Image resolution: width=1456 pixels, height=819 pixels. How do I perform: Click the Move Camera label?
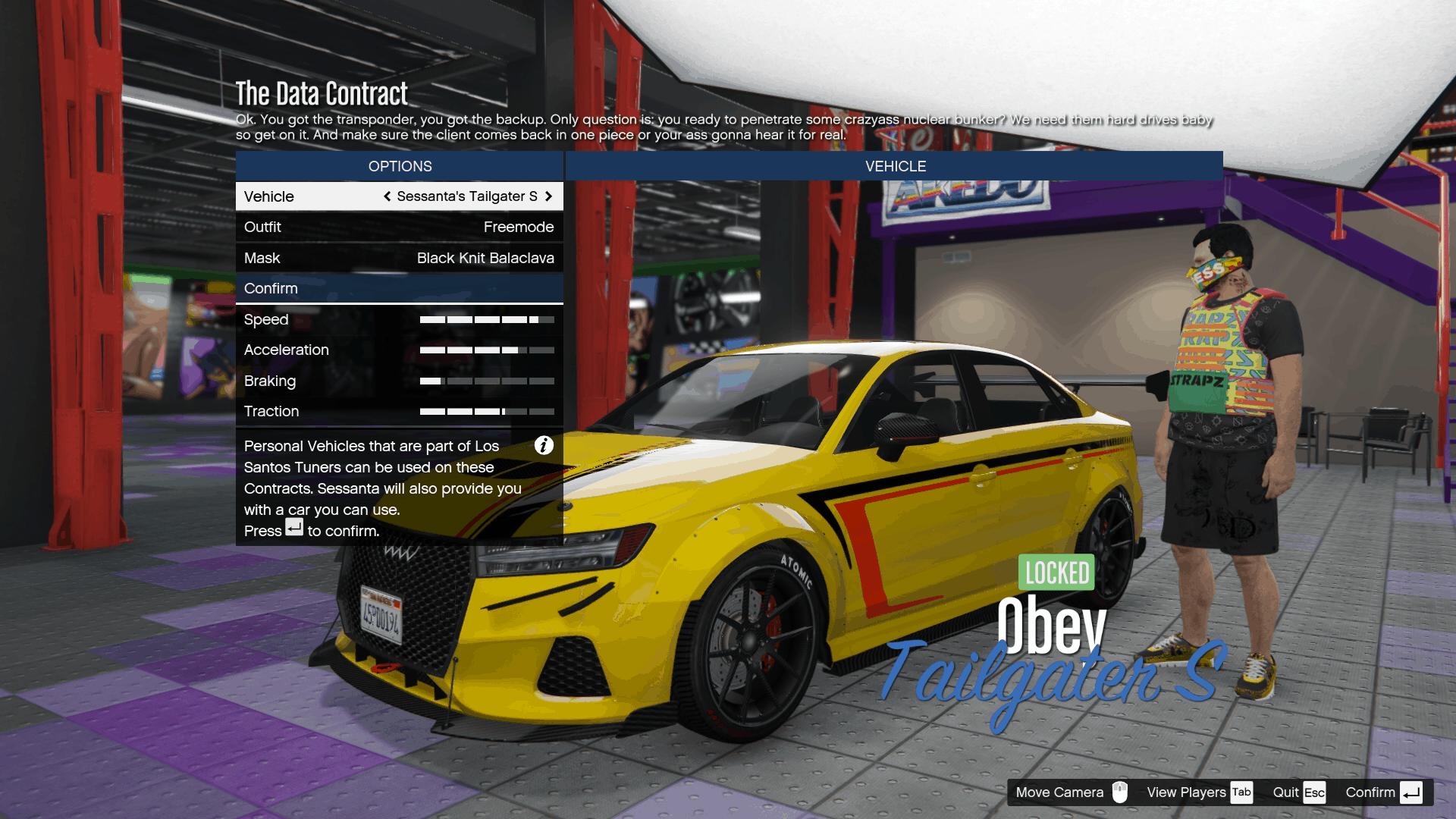(1059, 792)
